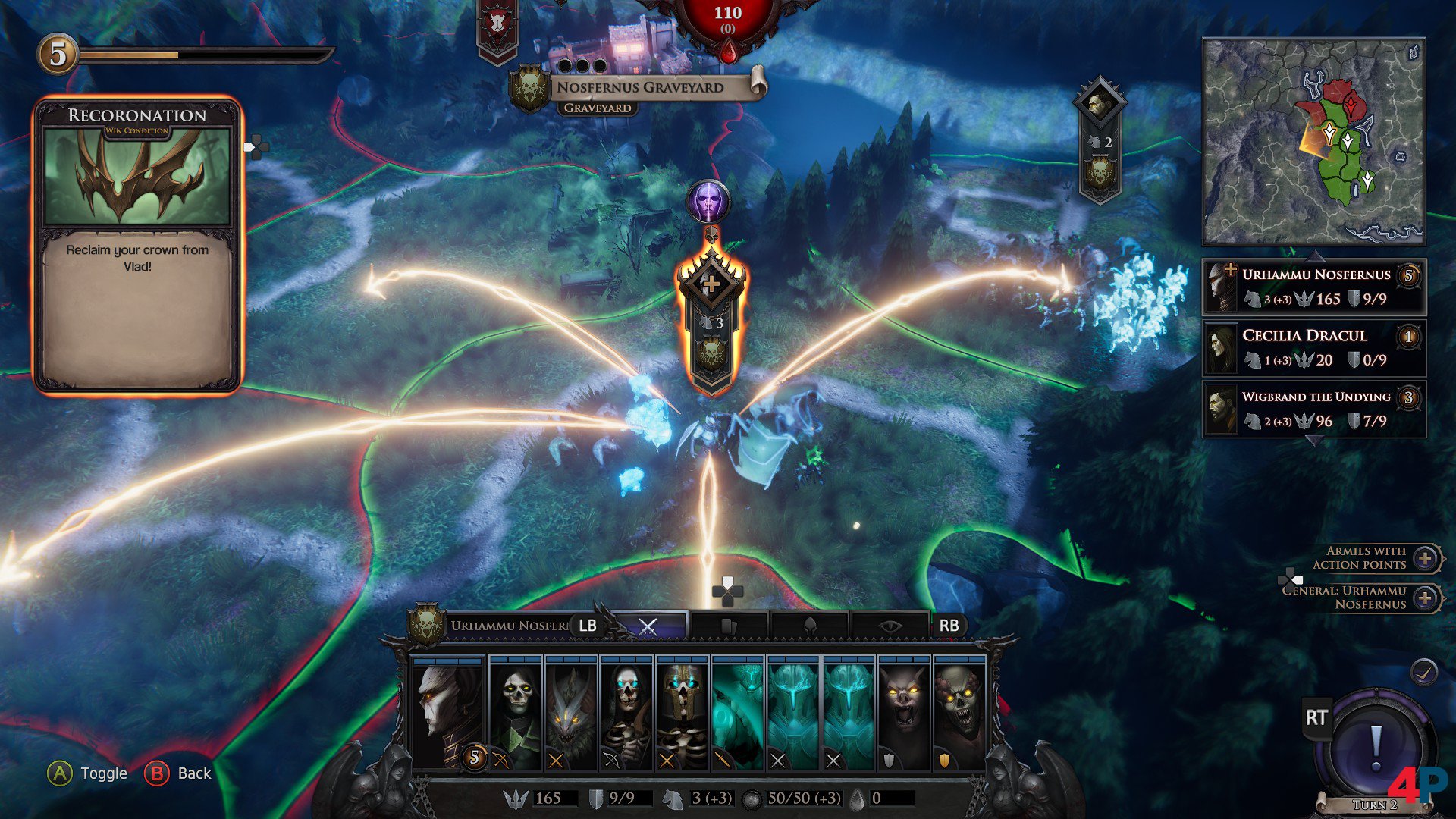1456x819 pixels.
Task: Open the helmet tab in the army panel
Action: click(x=810, y=626)
